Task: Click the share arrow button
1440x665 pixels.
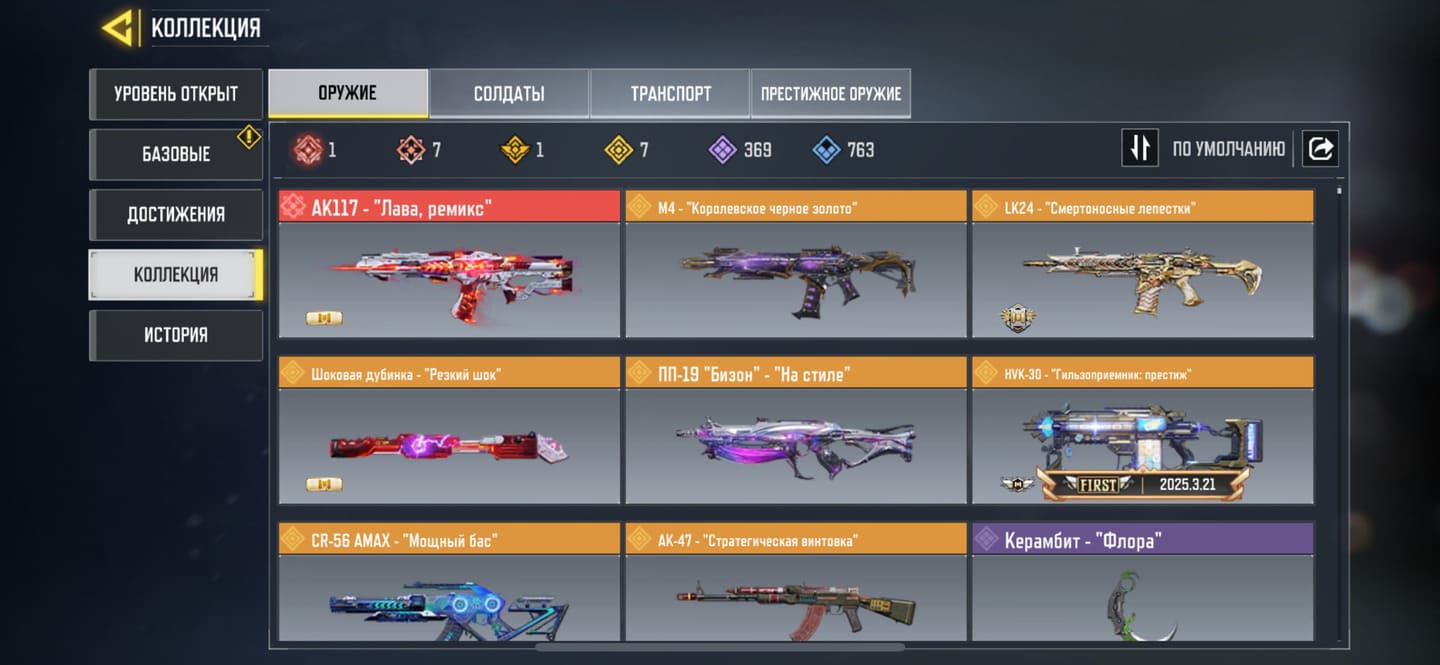Action: click(x=1320, y=149)
